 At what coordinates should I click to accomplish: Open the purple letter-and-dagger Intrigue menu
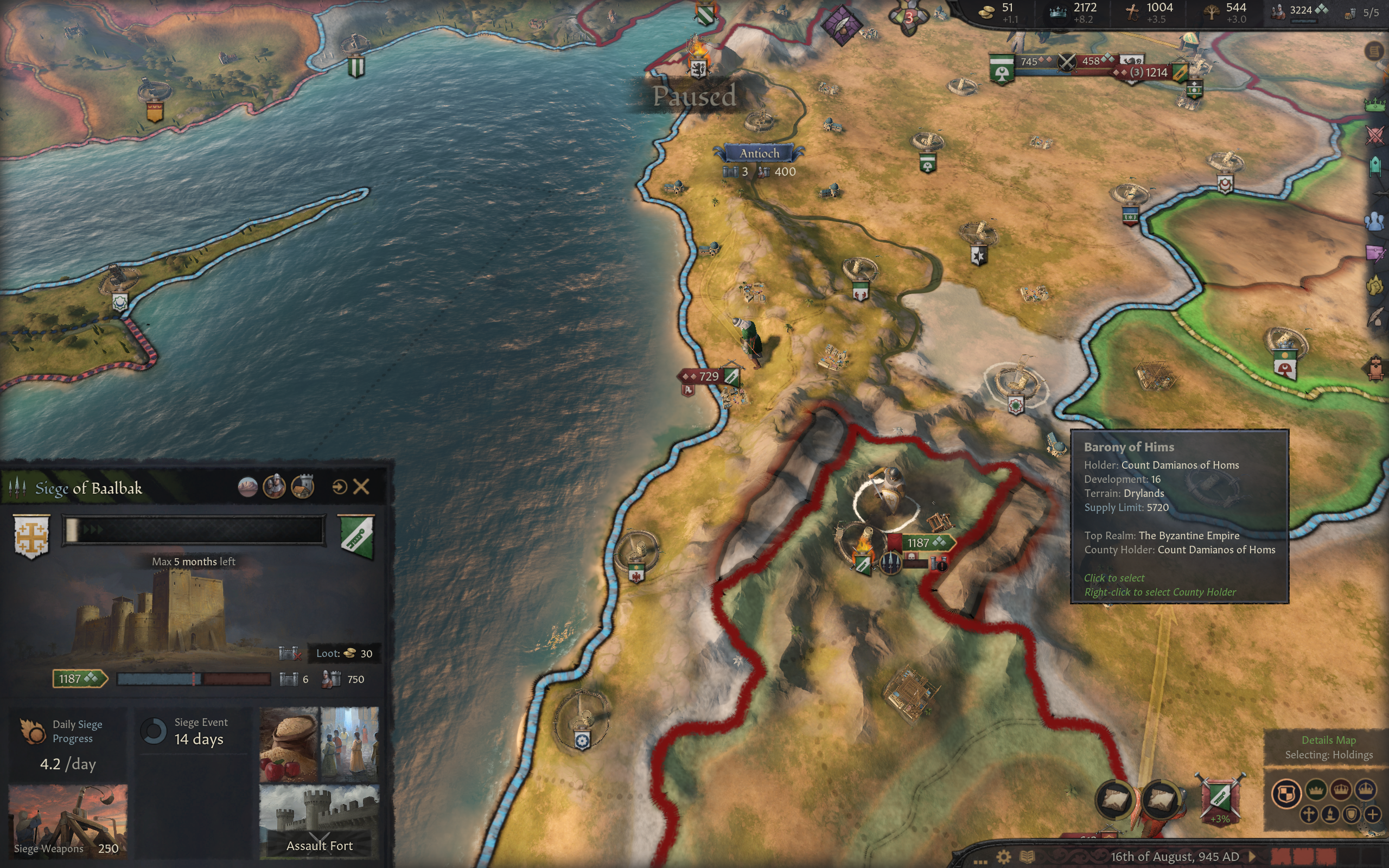tap(1374, 253)
